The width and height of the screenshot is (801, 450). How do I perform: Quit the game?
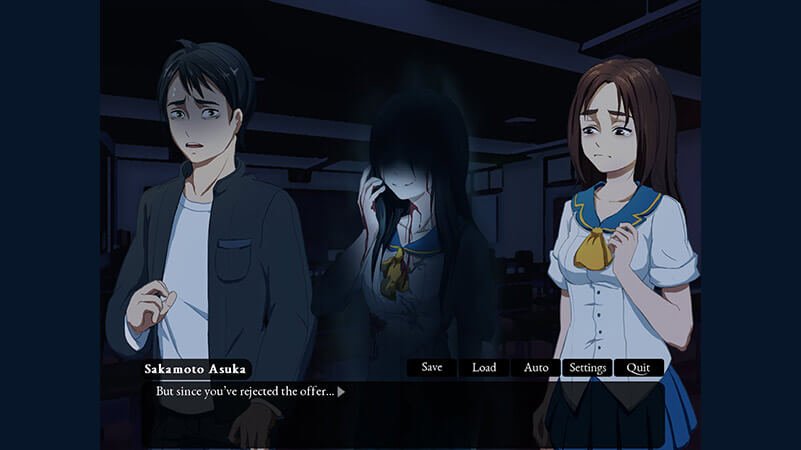point(639,368)
